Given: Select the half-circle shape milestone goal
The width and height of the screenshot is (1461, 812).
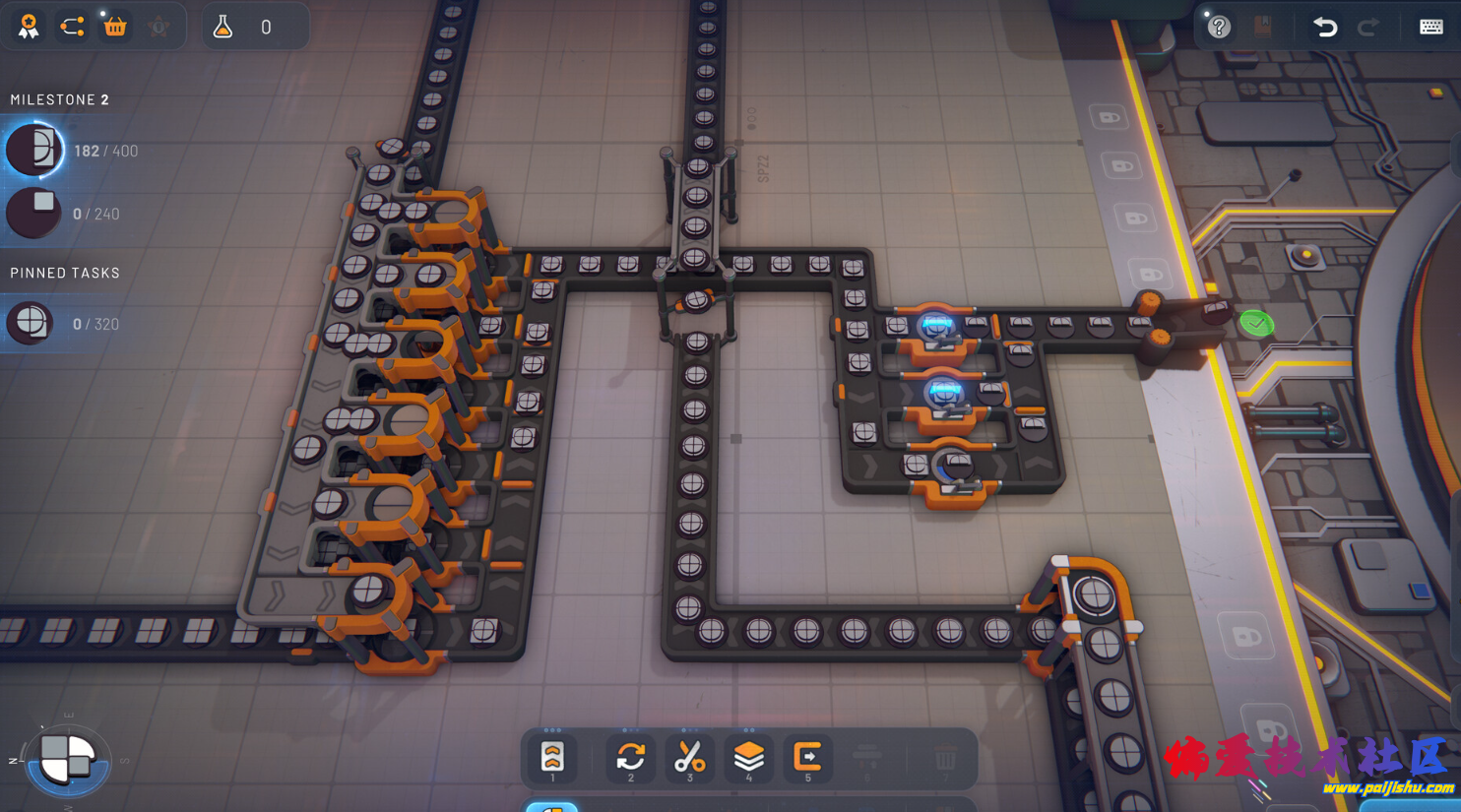Looking at the screenshot, I should point(34,151).
